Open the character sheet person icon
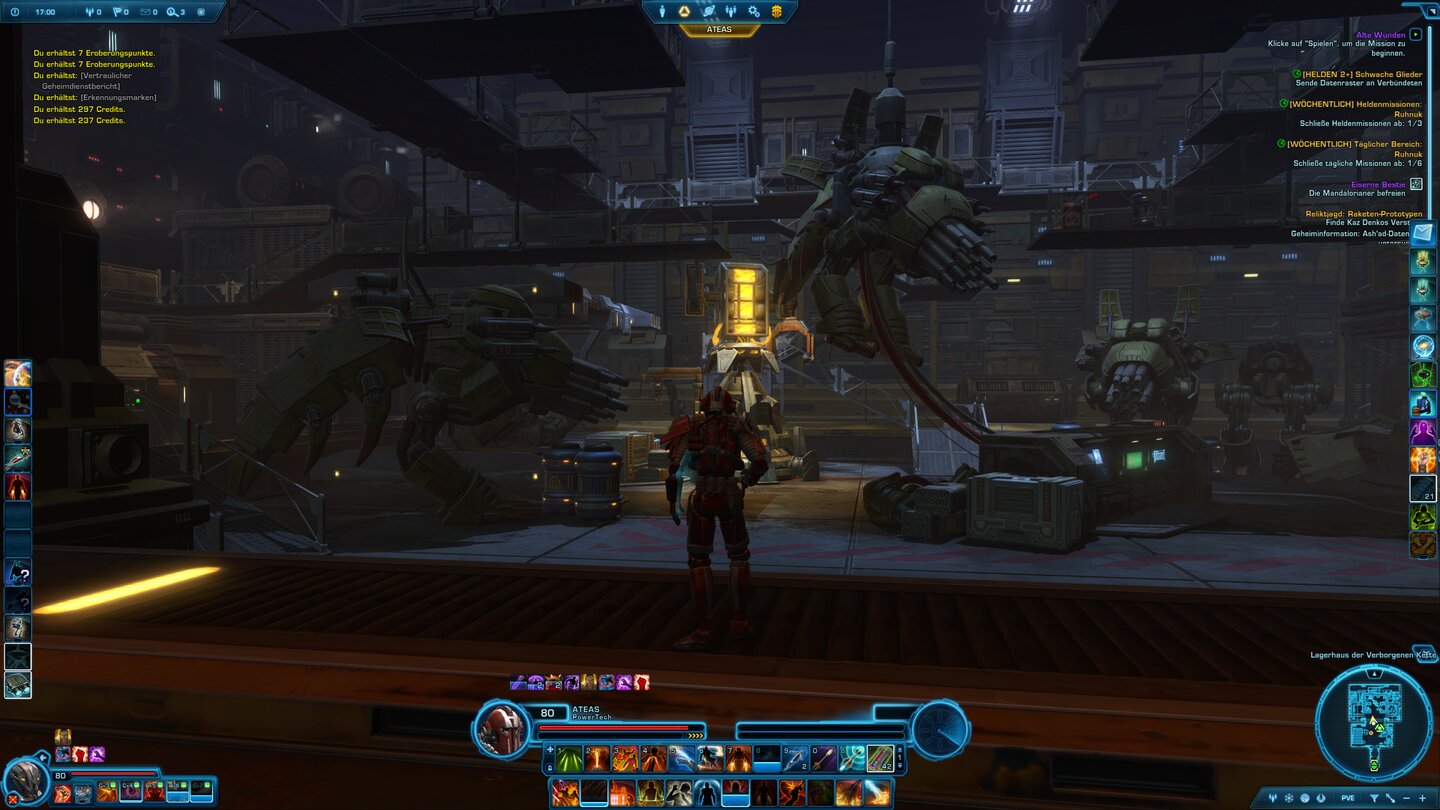 click(662, 10)
